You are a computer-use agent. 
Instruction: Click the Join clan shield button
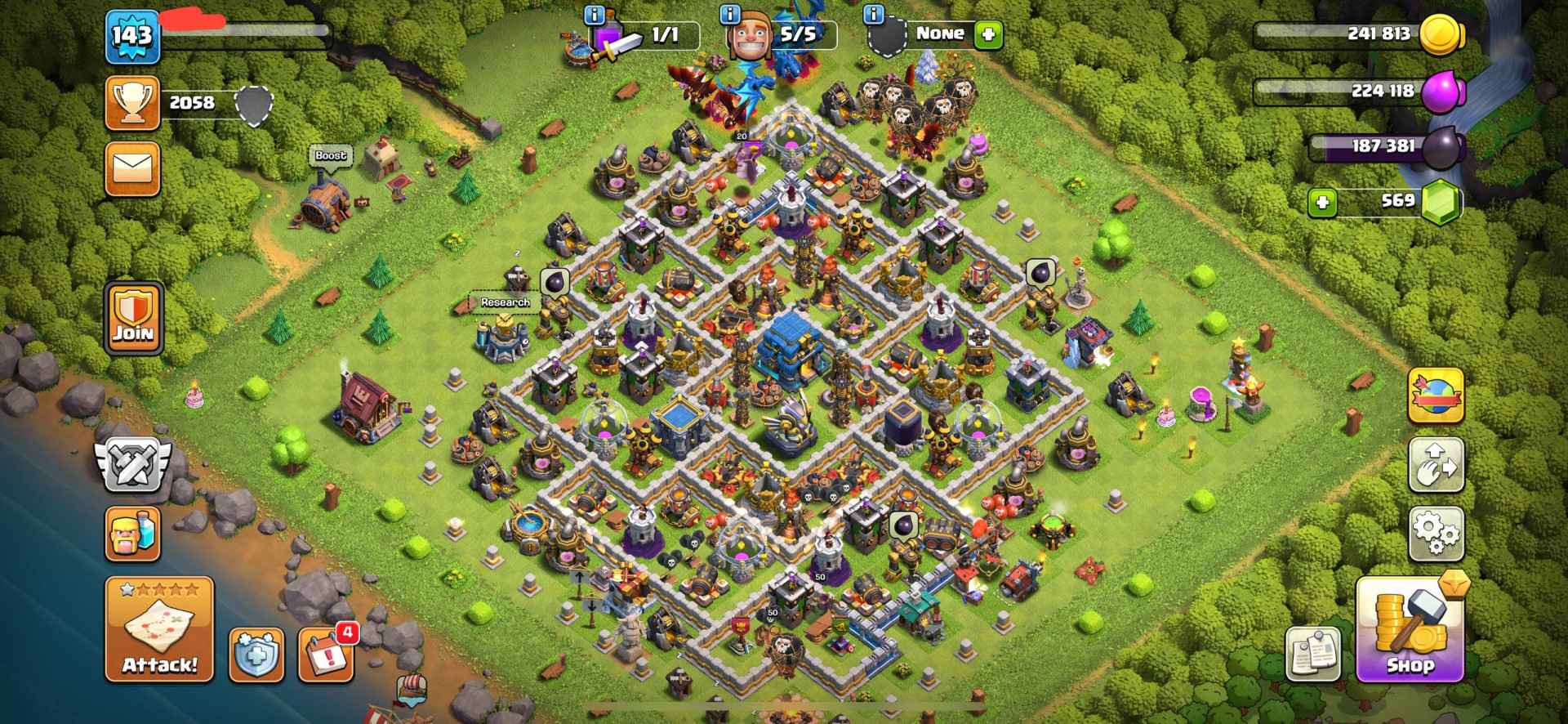134,319
